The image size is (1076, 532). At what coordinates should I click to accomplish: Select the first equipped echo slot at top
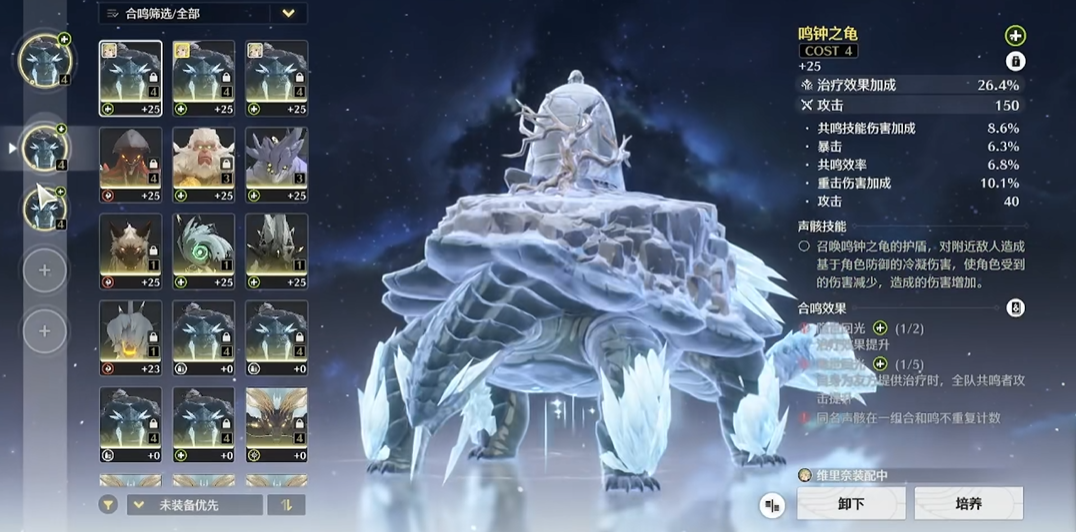(x=44, y=61)
